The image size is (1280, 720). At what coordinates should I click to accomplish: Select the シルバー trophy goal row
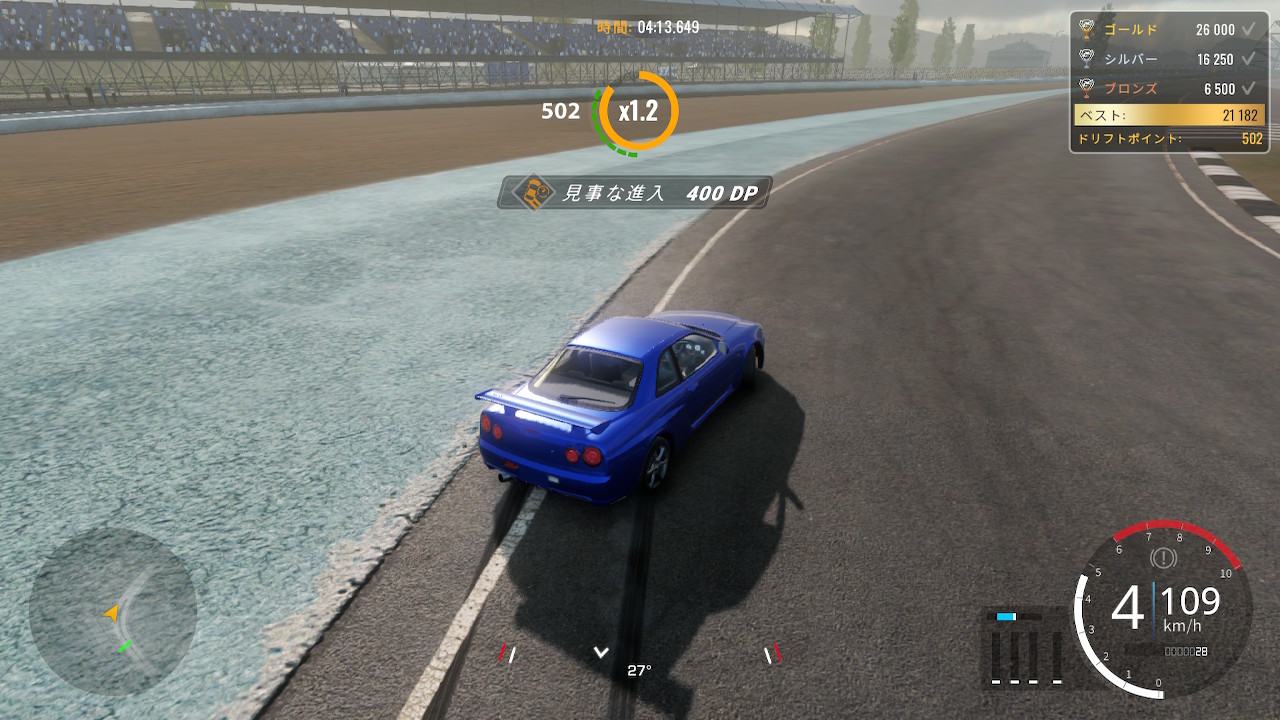[x=1168, y=59]
